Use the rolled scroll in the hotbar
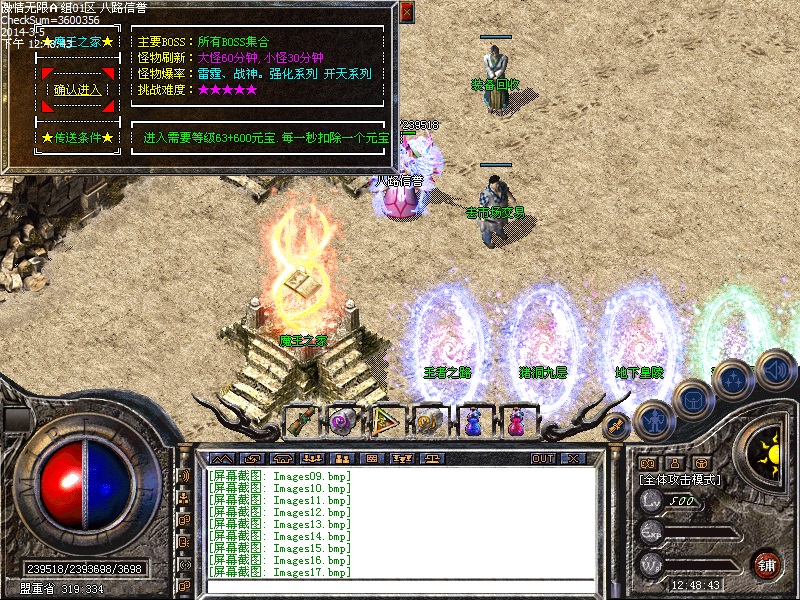Screen dimensions: 800x600 (301, 421)
